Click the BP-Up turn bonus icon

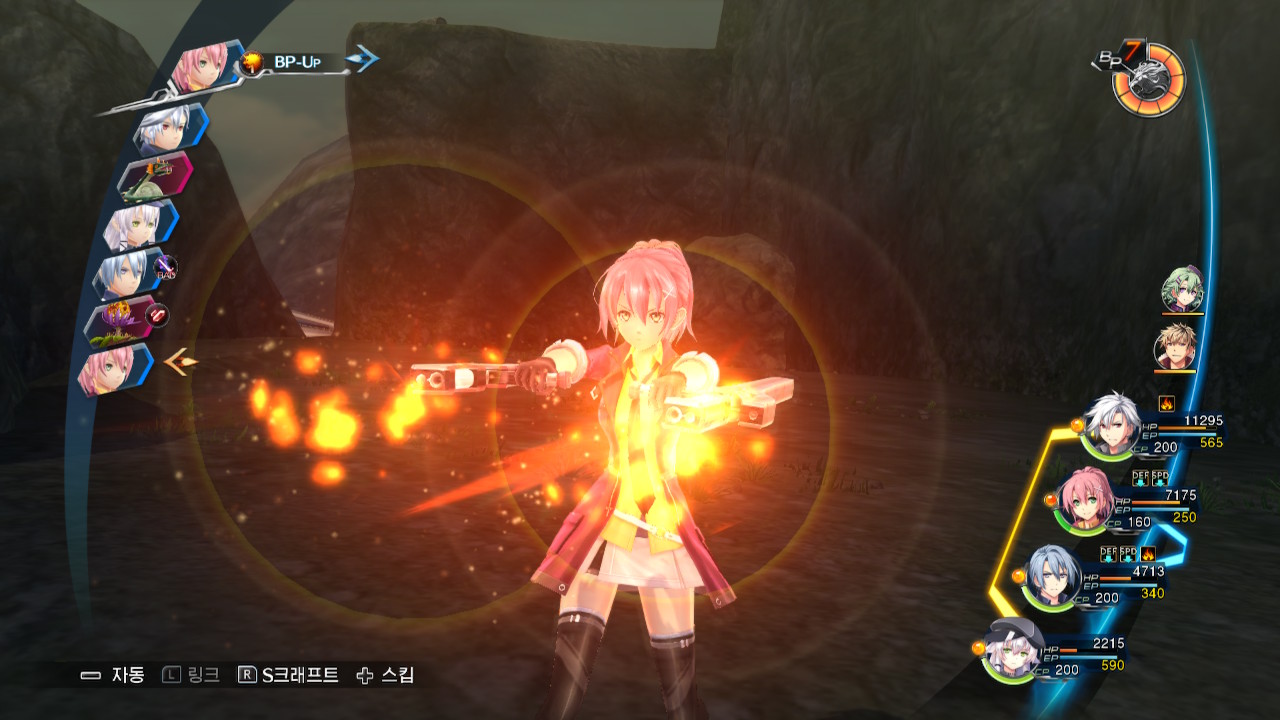[x=252, y=63]
